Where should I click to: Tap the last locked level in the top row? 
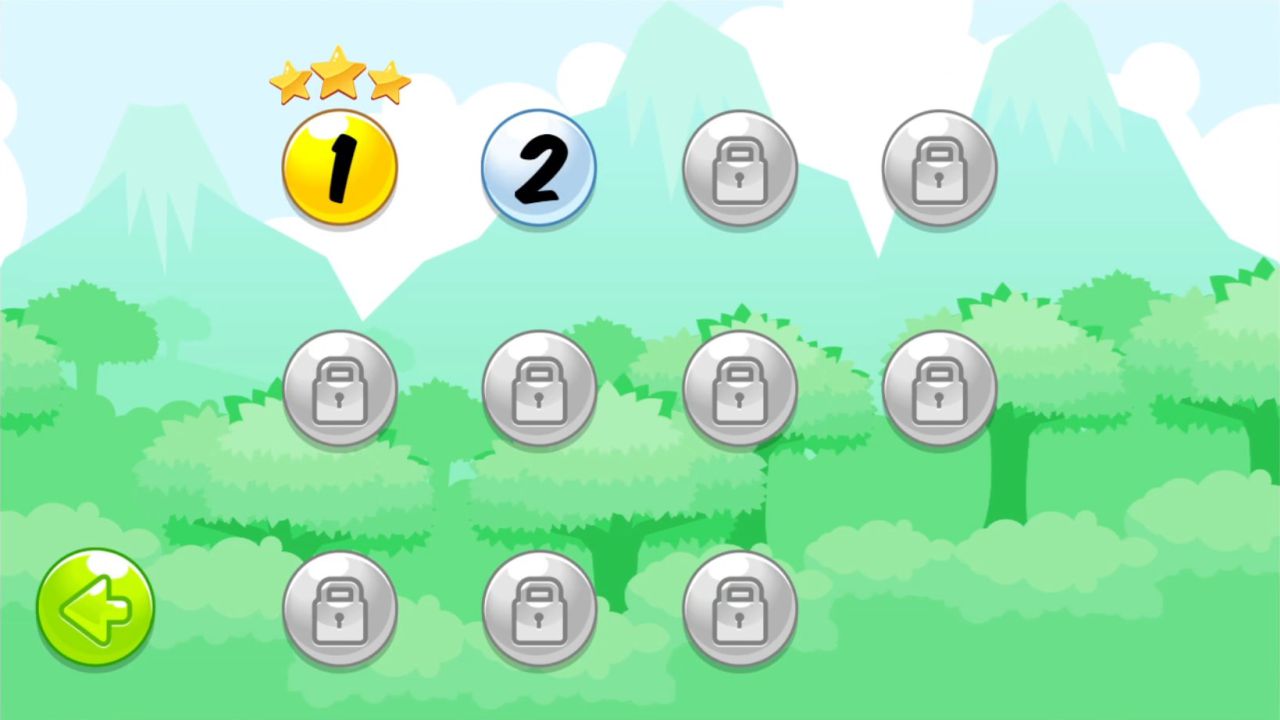click(938, 167)
